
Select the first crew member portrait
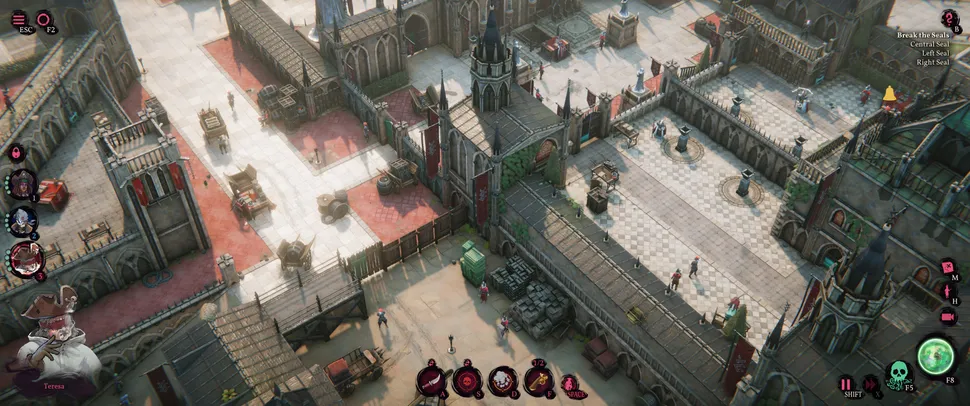22,184
